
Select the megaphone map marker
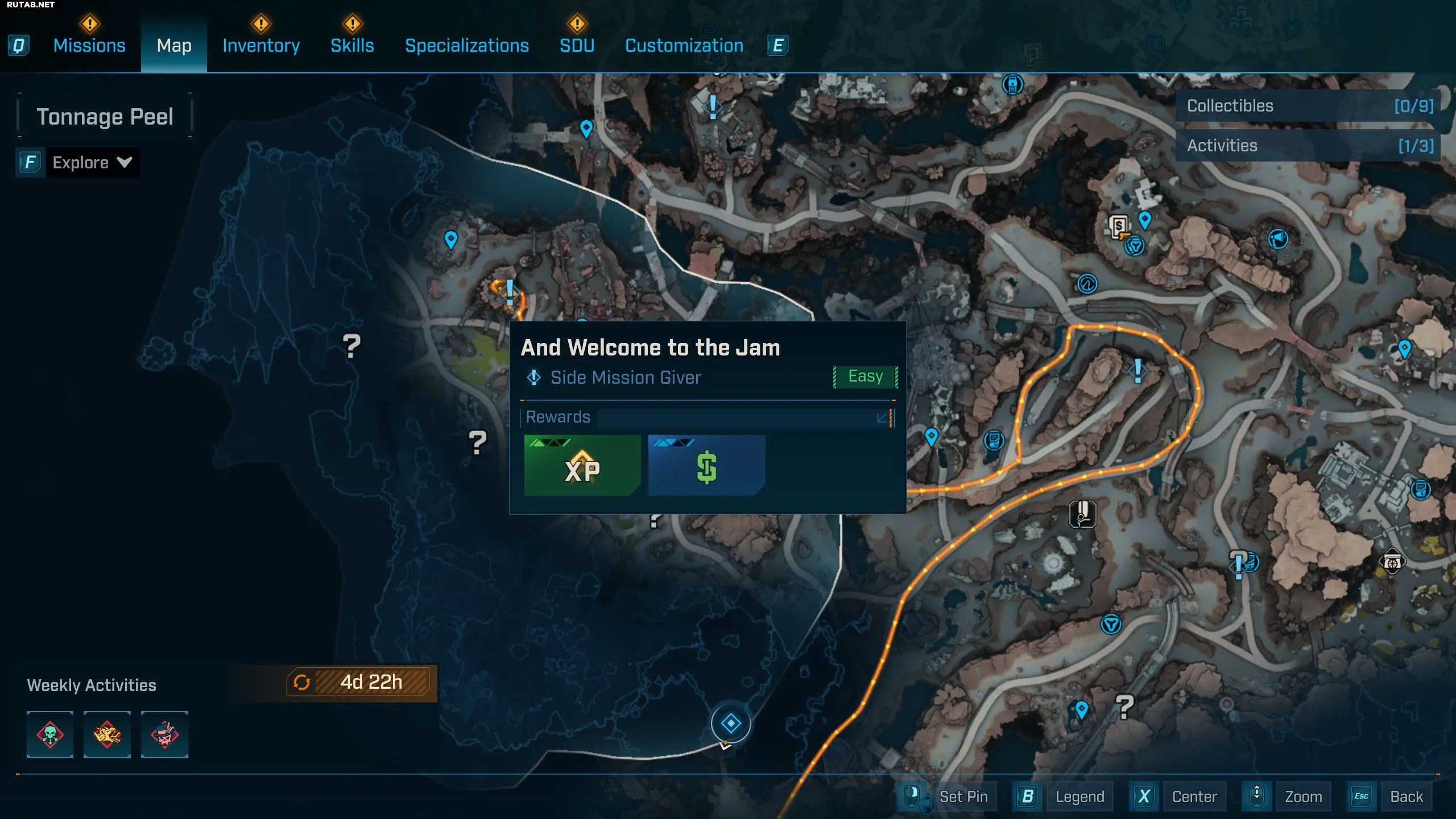[x=1278, y=239]
